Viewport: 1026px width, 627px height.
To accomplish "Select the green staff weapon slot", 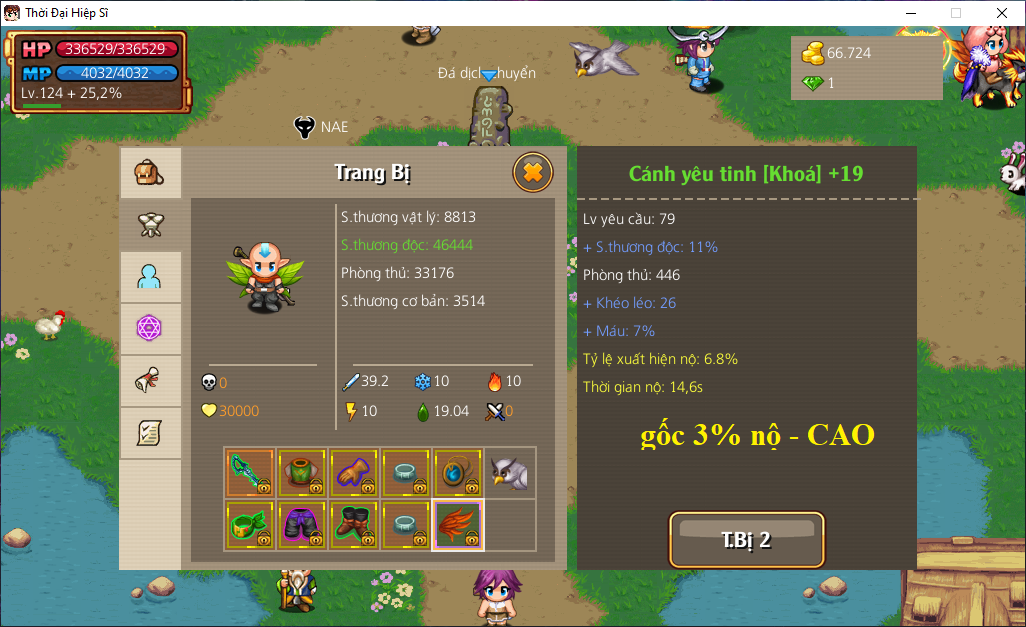I will click(250, 472).
